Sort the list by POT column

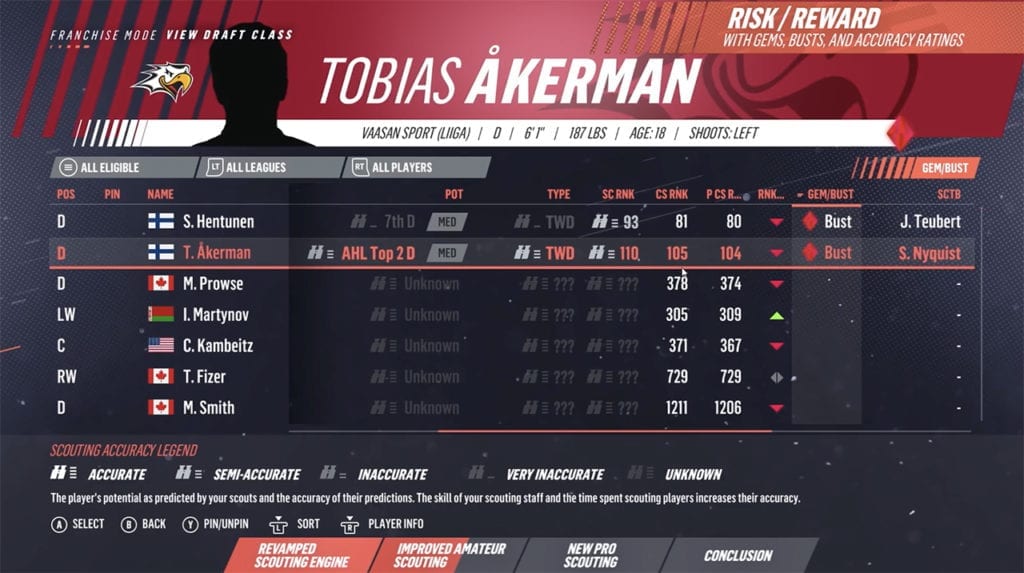453,193
